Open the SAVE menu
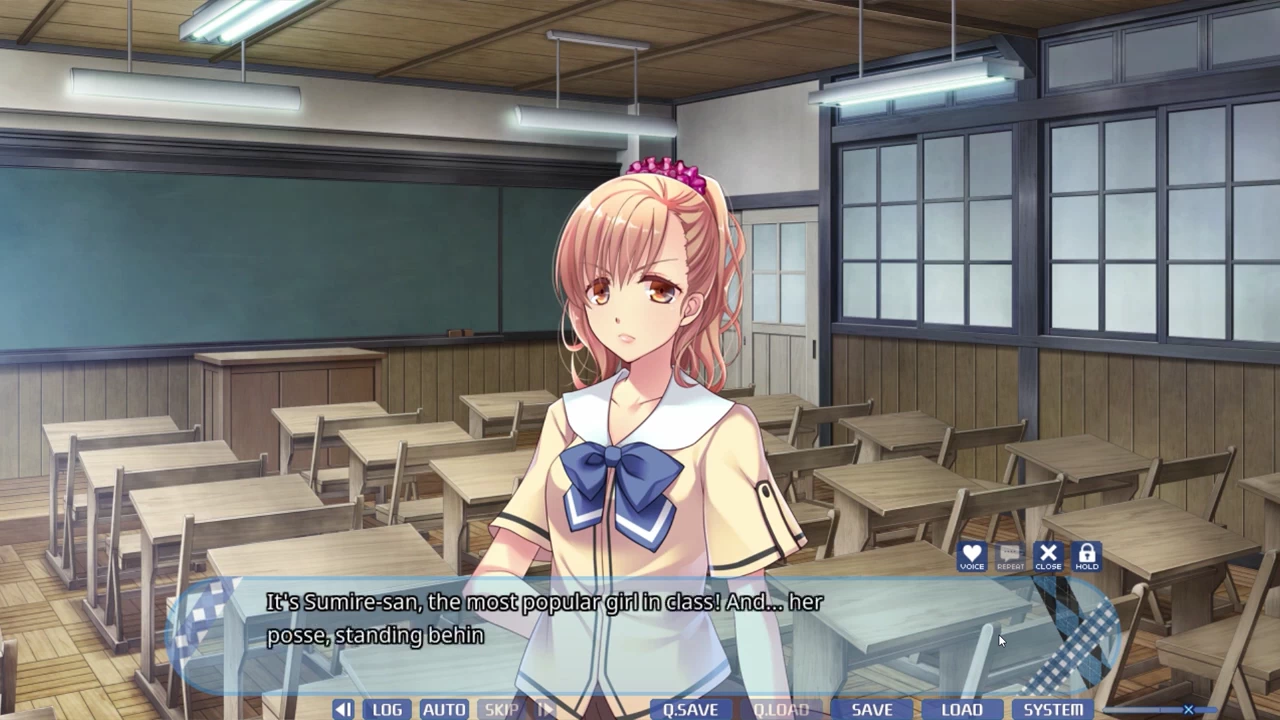 click(x=872, y=709)
